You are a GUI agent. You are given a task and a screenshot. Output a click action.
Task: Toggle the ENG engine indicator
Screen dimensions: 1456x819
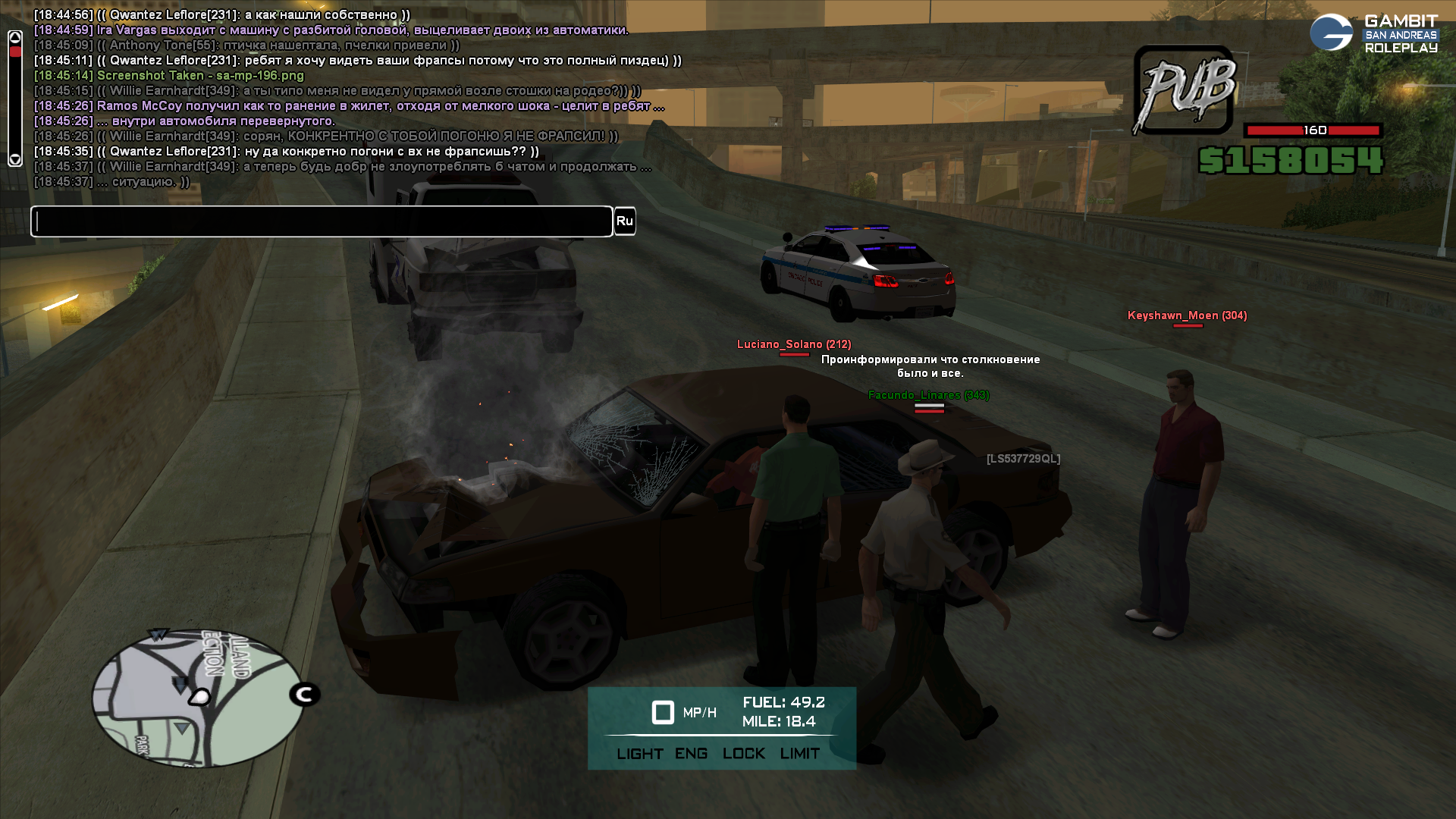tap(691, 754)
